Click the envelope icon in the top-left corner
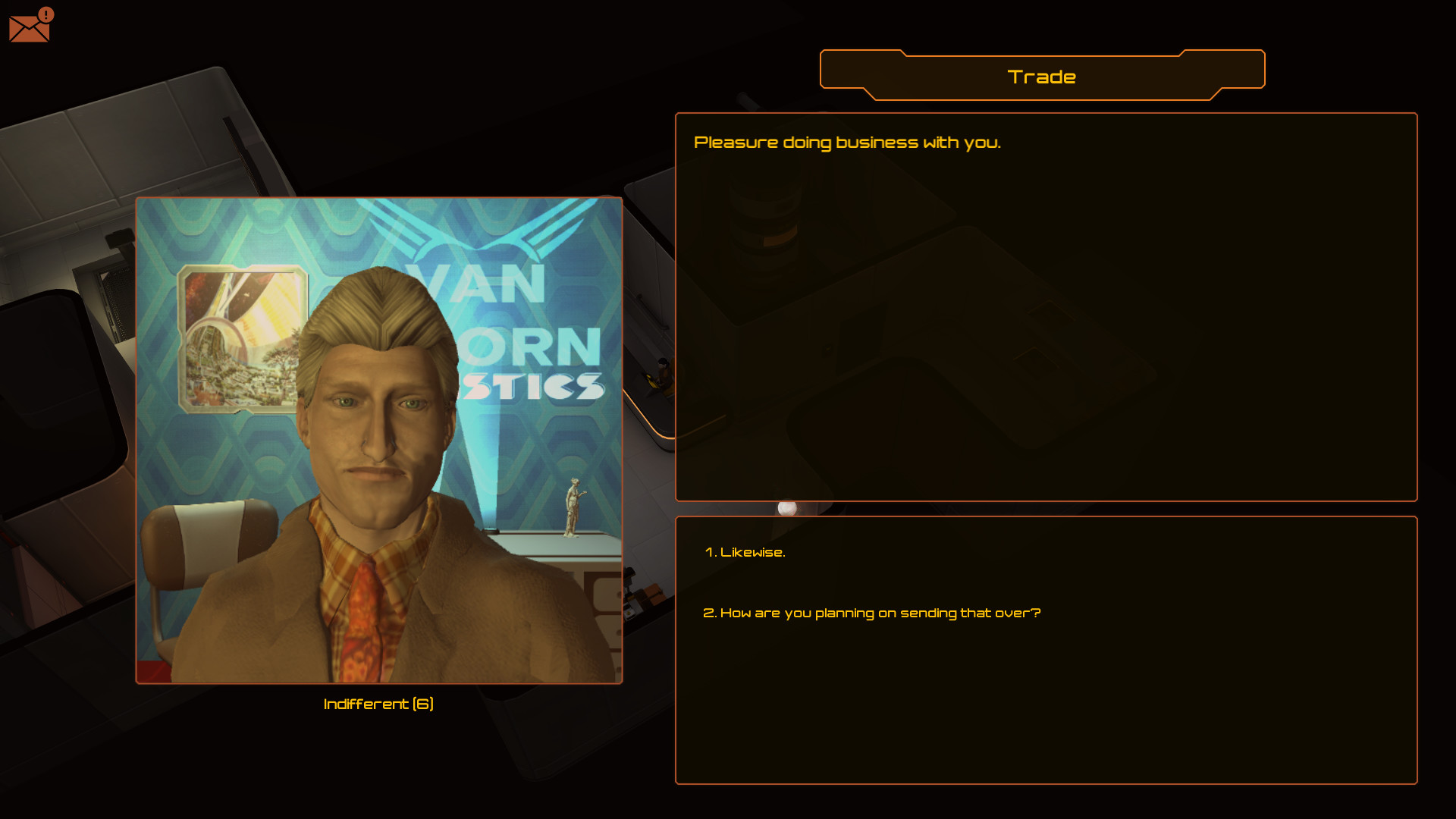 coord(29,27)
